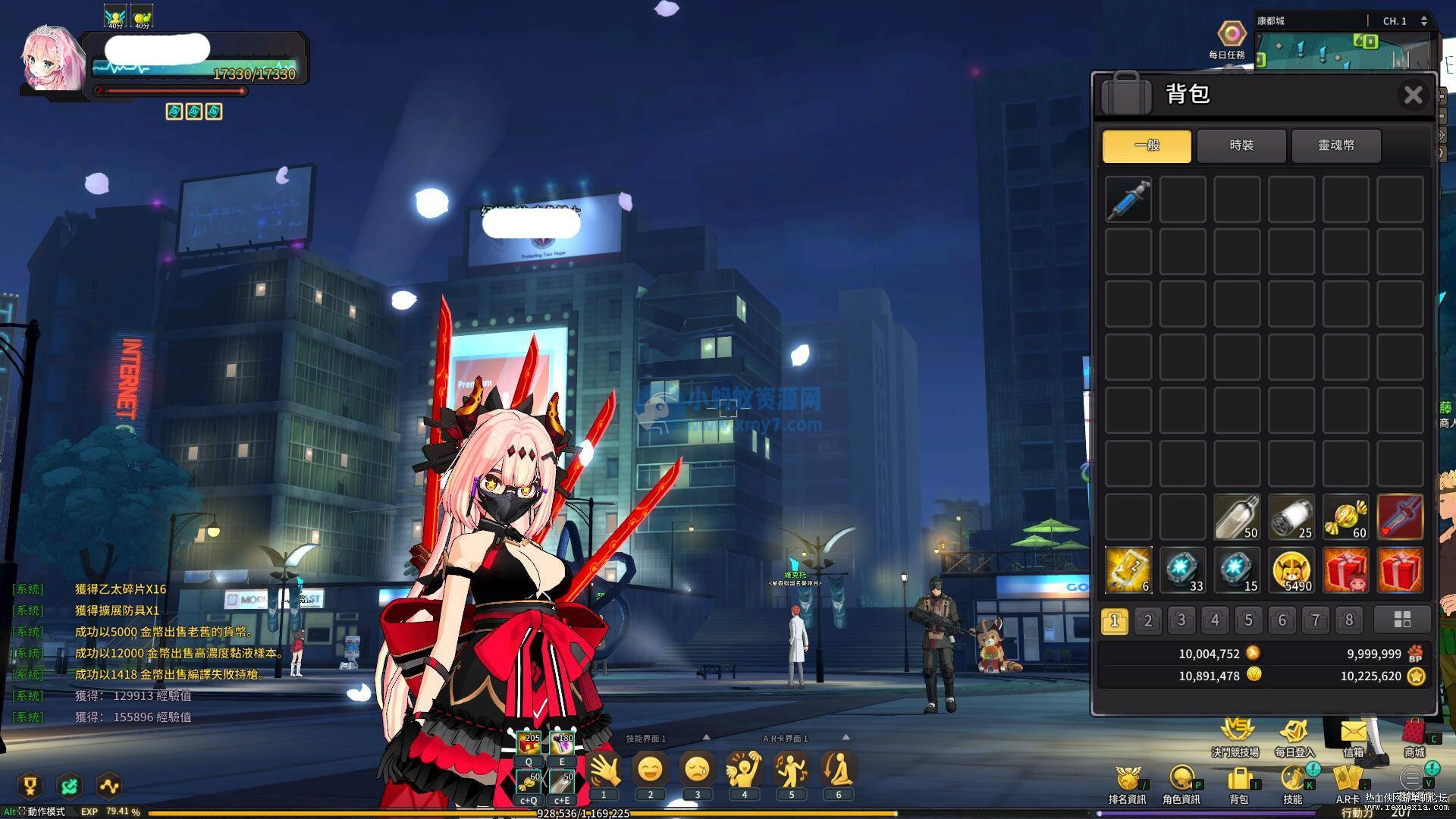Viewport: 1456px width, 819px height.
Task: Switch to the 時裝 tab in backpack
Action: [1241, 146]
